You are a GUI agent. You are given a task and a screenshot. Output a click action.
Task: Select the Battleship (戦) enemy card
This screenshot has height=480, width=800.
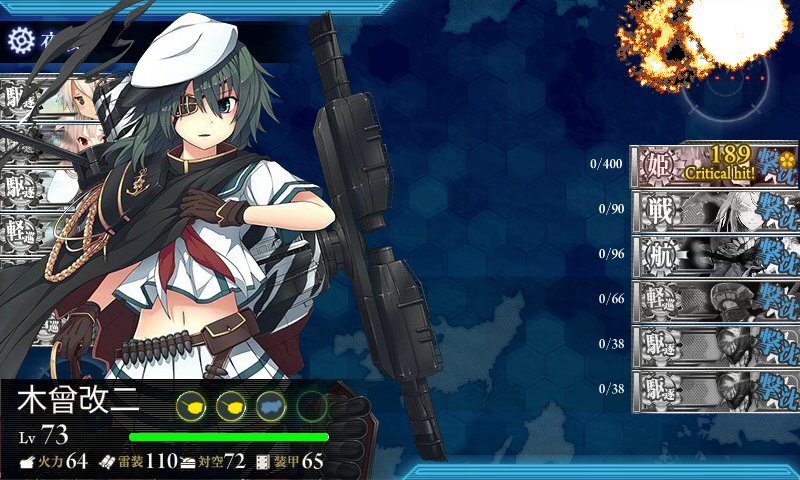pyautogui.click(x=715, y=210)
